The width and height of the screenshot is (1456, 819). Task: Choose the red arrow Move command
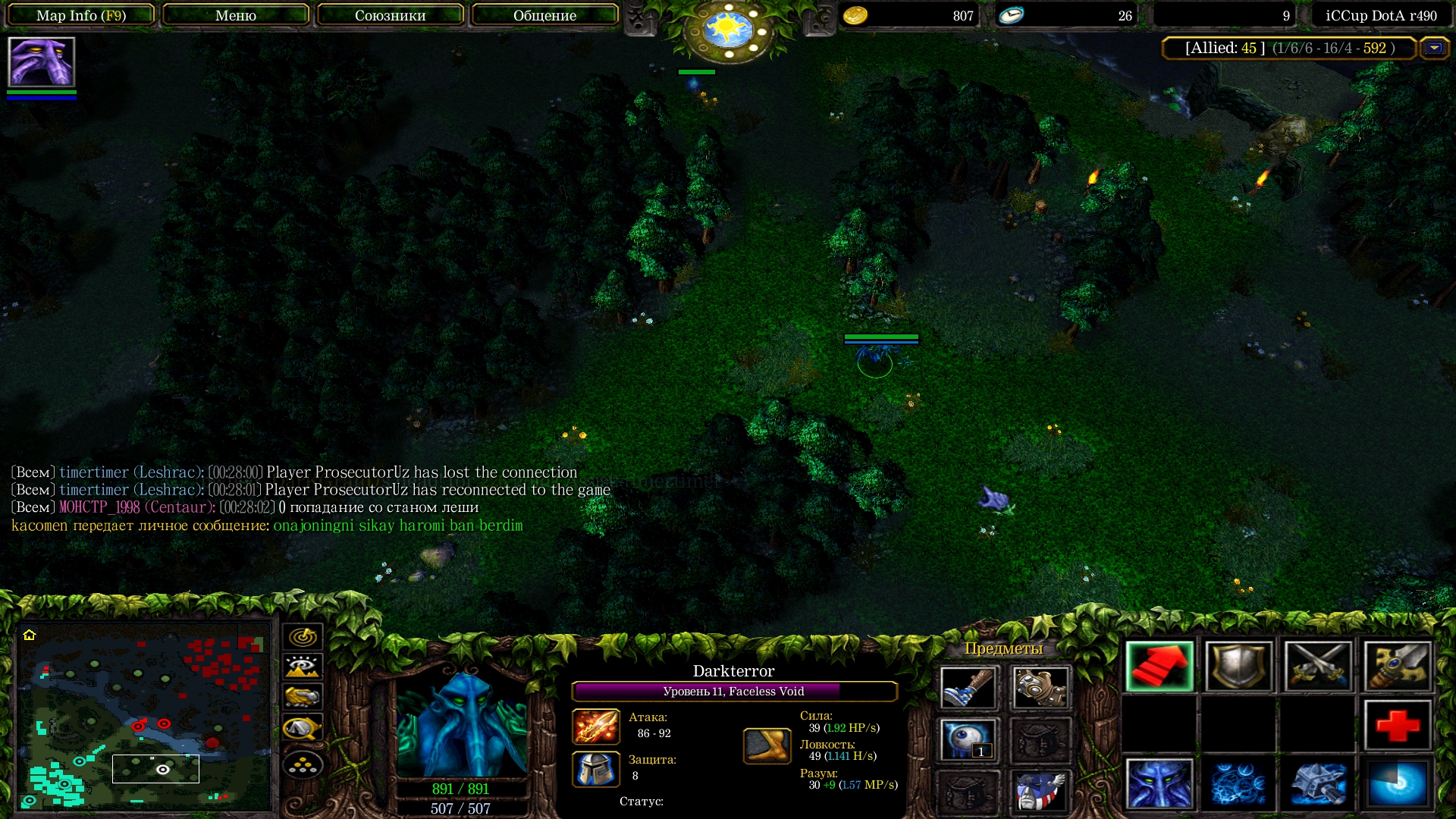coord(1159,667)
